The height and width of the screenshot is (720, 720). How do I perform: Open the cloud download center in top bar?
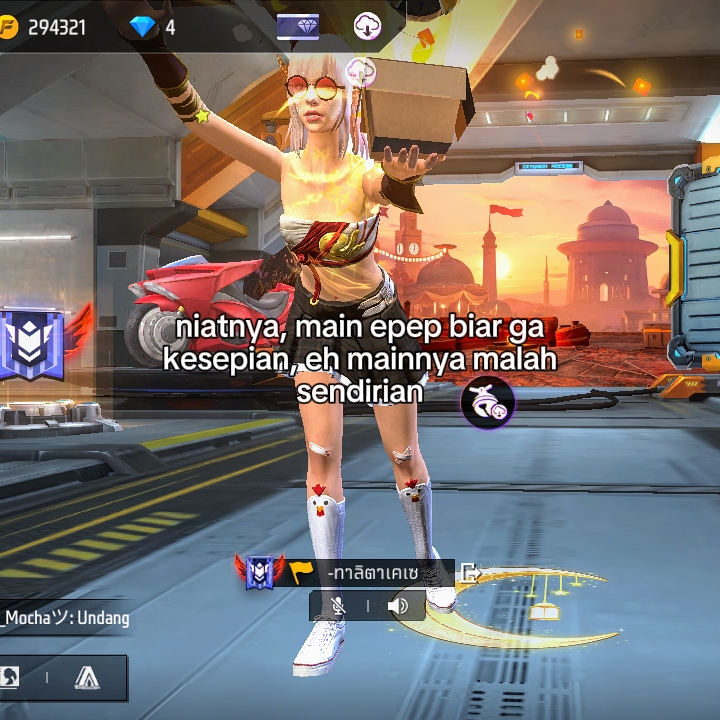coord(367,27)
